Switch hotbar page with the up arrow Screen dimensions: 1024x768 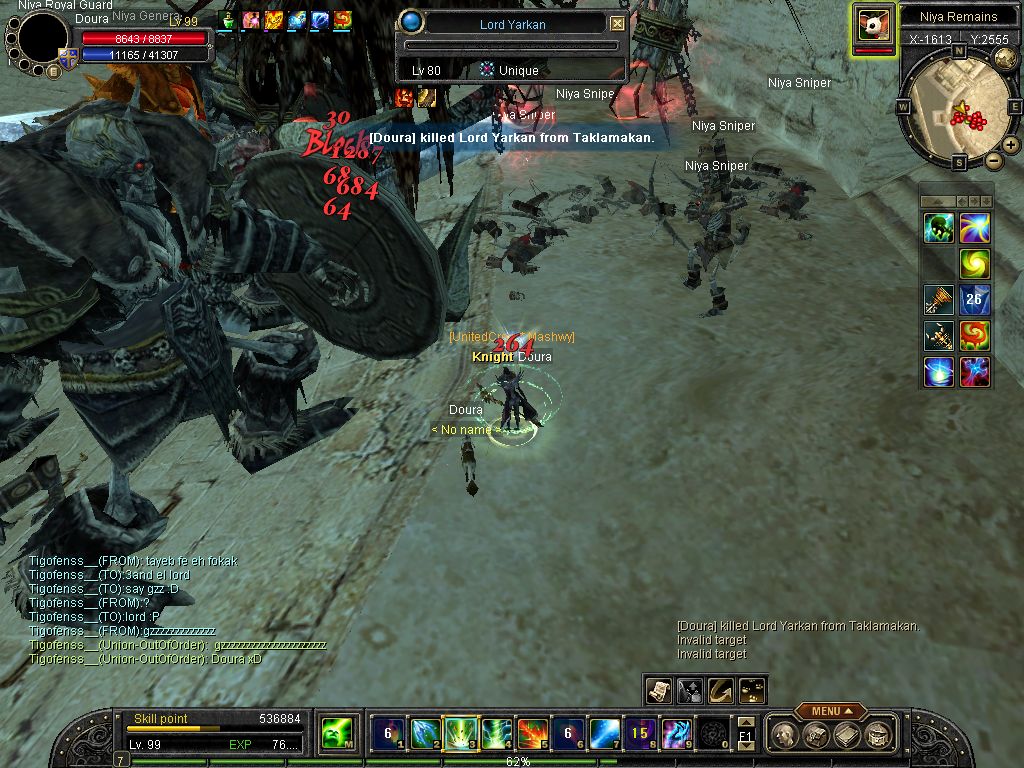coord(745,721)
